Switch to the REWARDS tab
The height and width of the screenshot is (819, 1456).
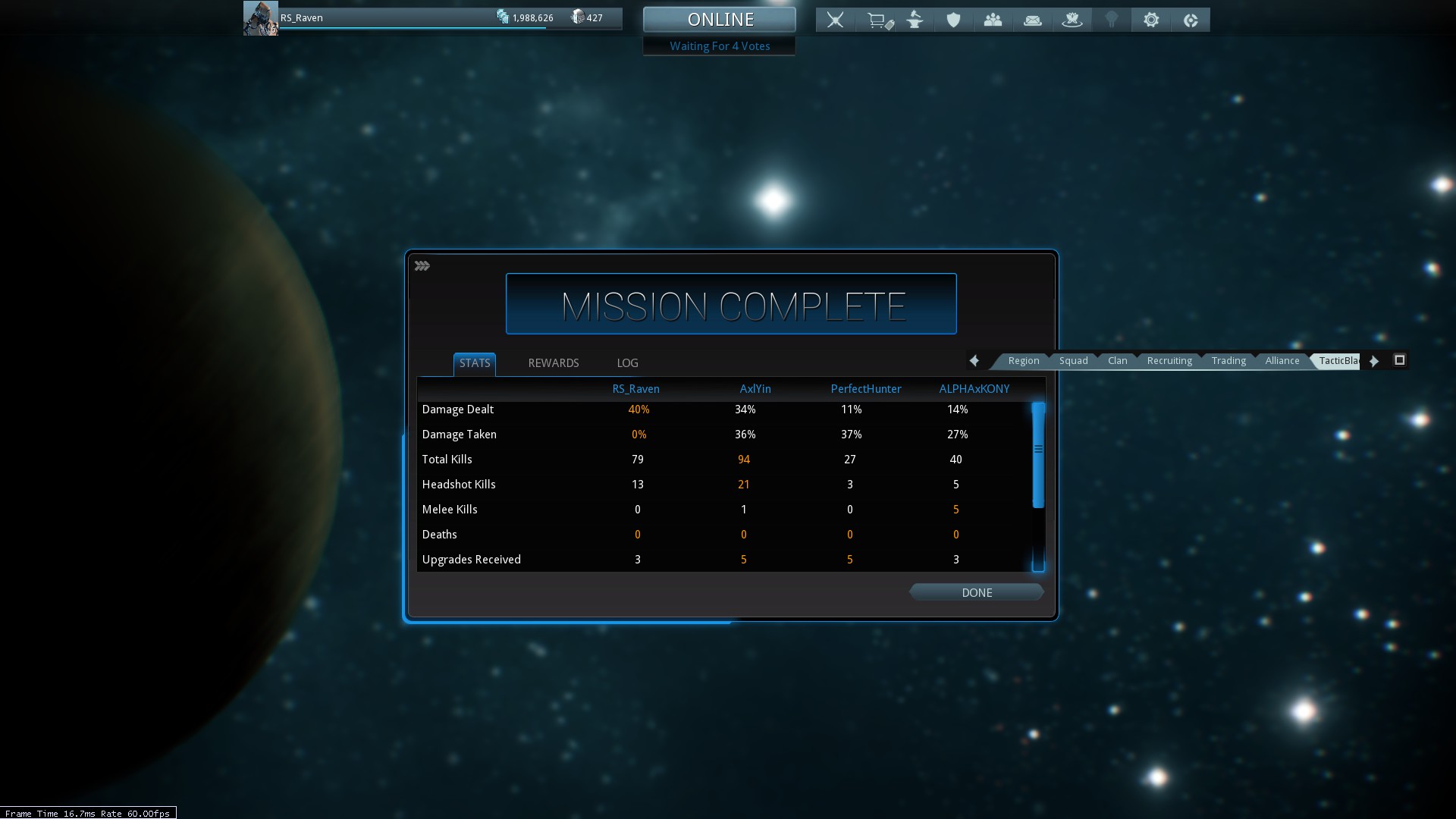tap(553, 363)
